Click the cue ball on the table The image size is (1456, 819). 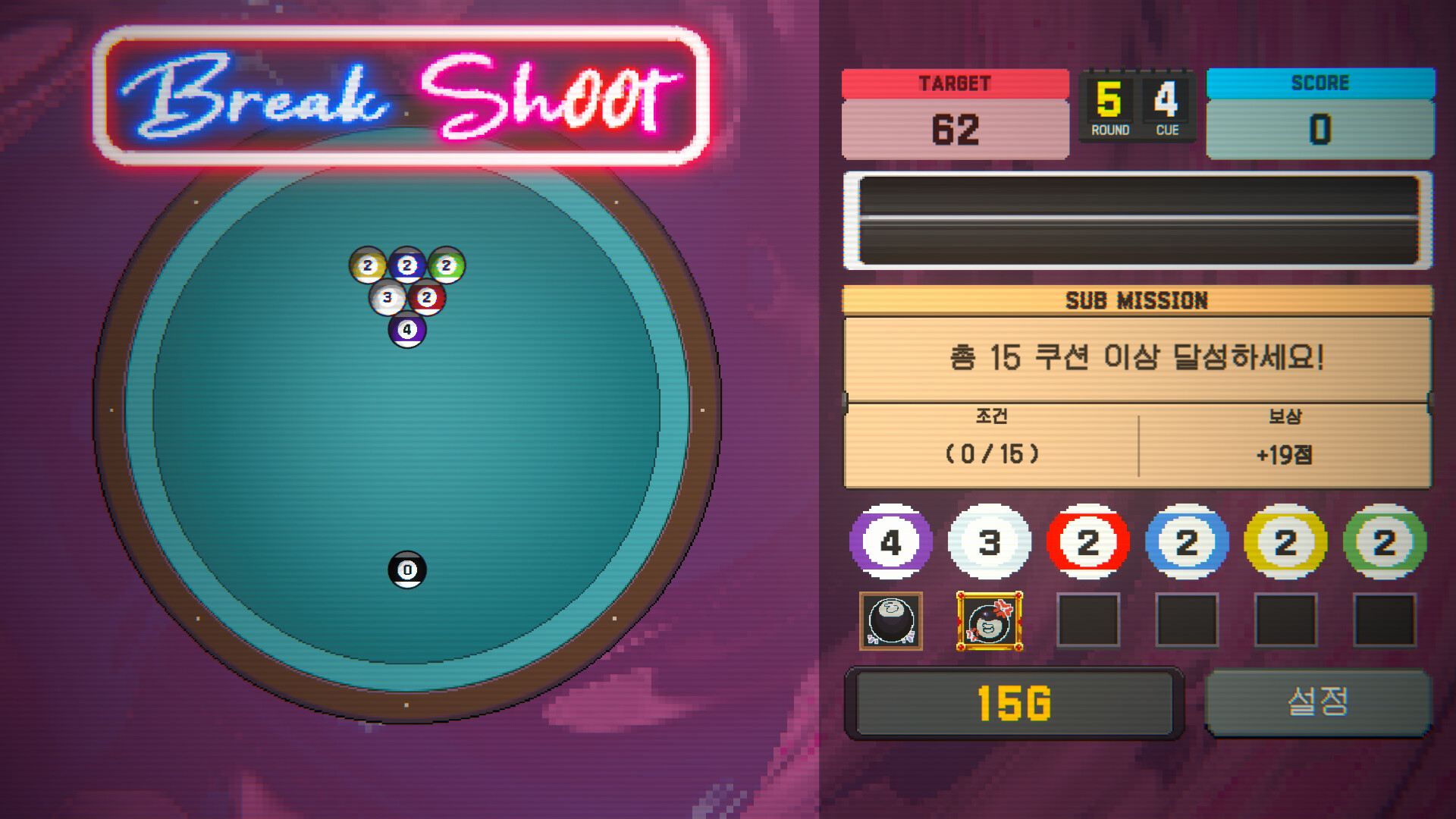pos(408,569)
